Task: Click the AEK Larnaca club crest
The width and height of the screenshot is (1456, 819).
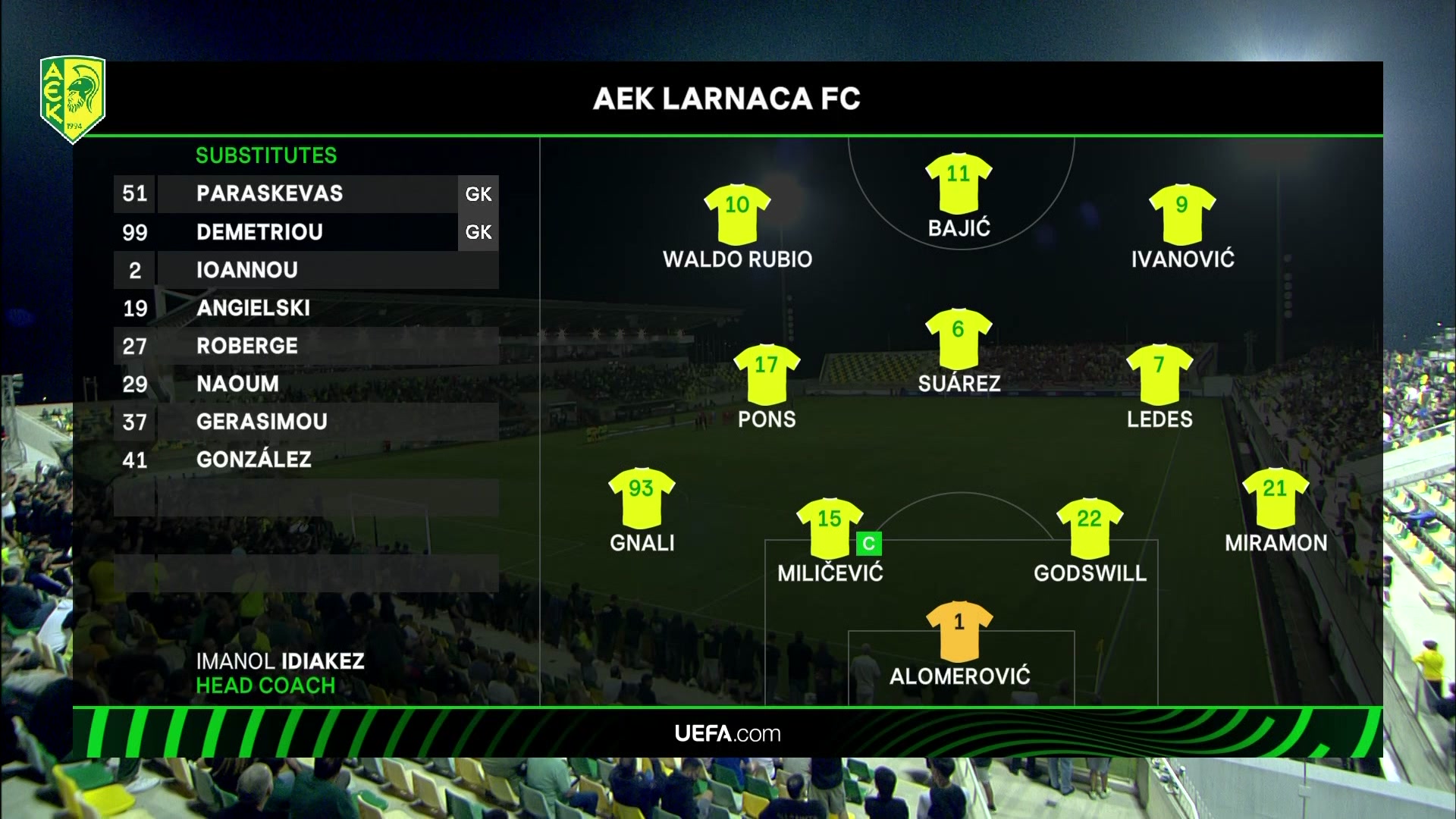Action: click(x=73, y=99)
